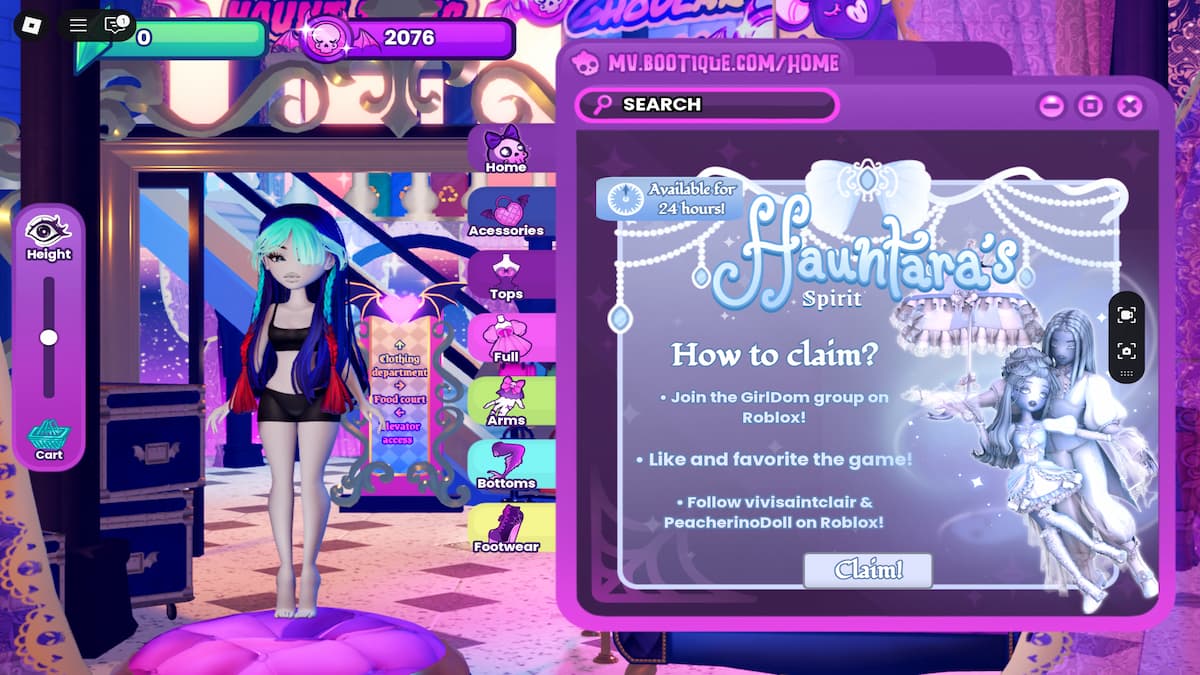Switch to the Footwear category tab
Viewport: 1200px width, 675px height.
pos(506,530)
